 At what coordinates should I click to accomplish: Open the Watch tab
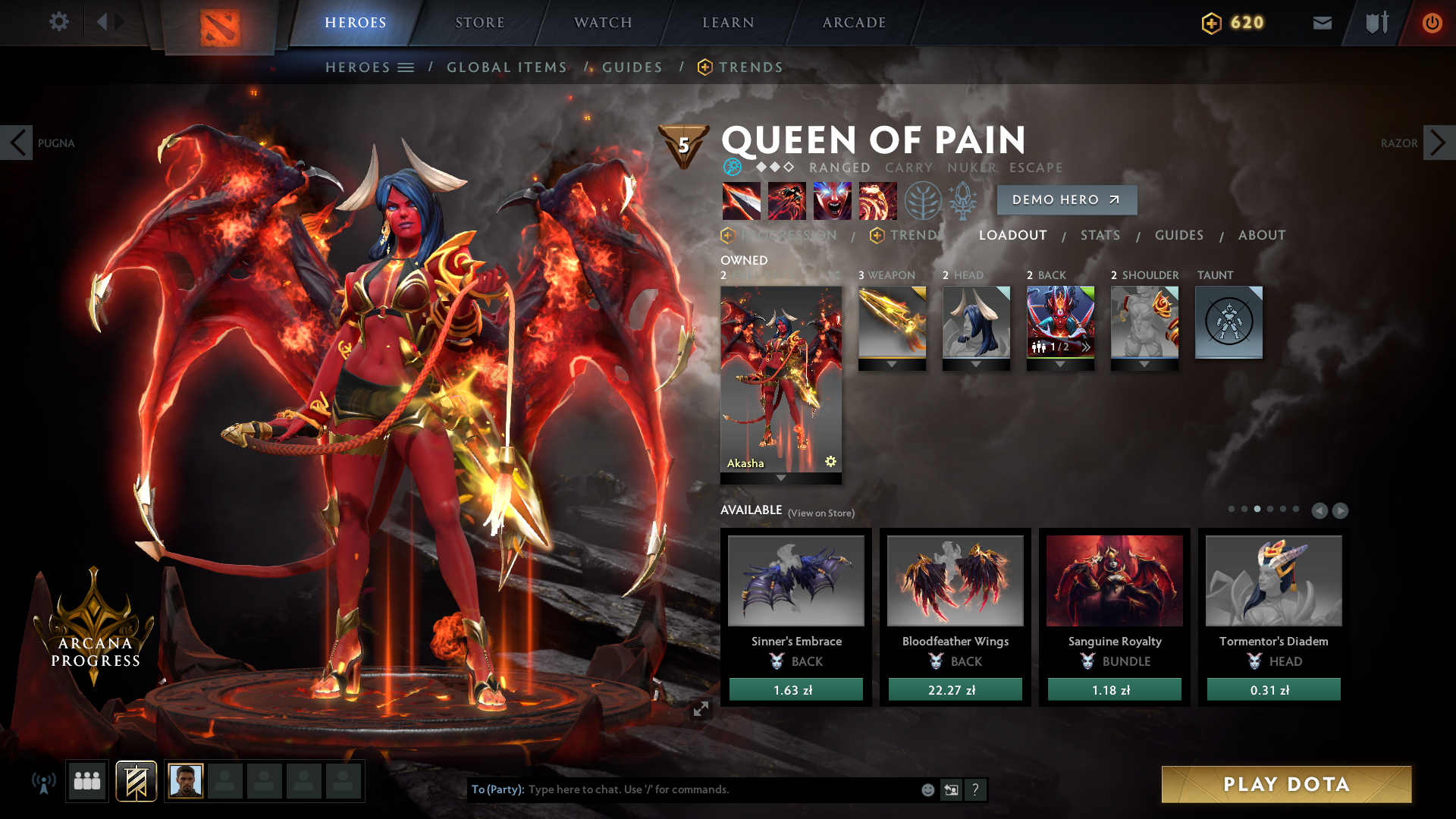(x=603, y=23)
